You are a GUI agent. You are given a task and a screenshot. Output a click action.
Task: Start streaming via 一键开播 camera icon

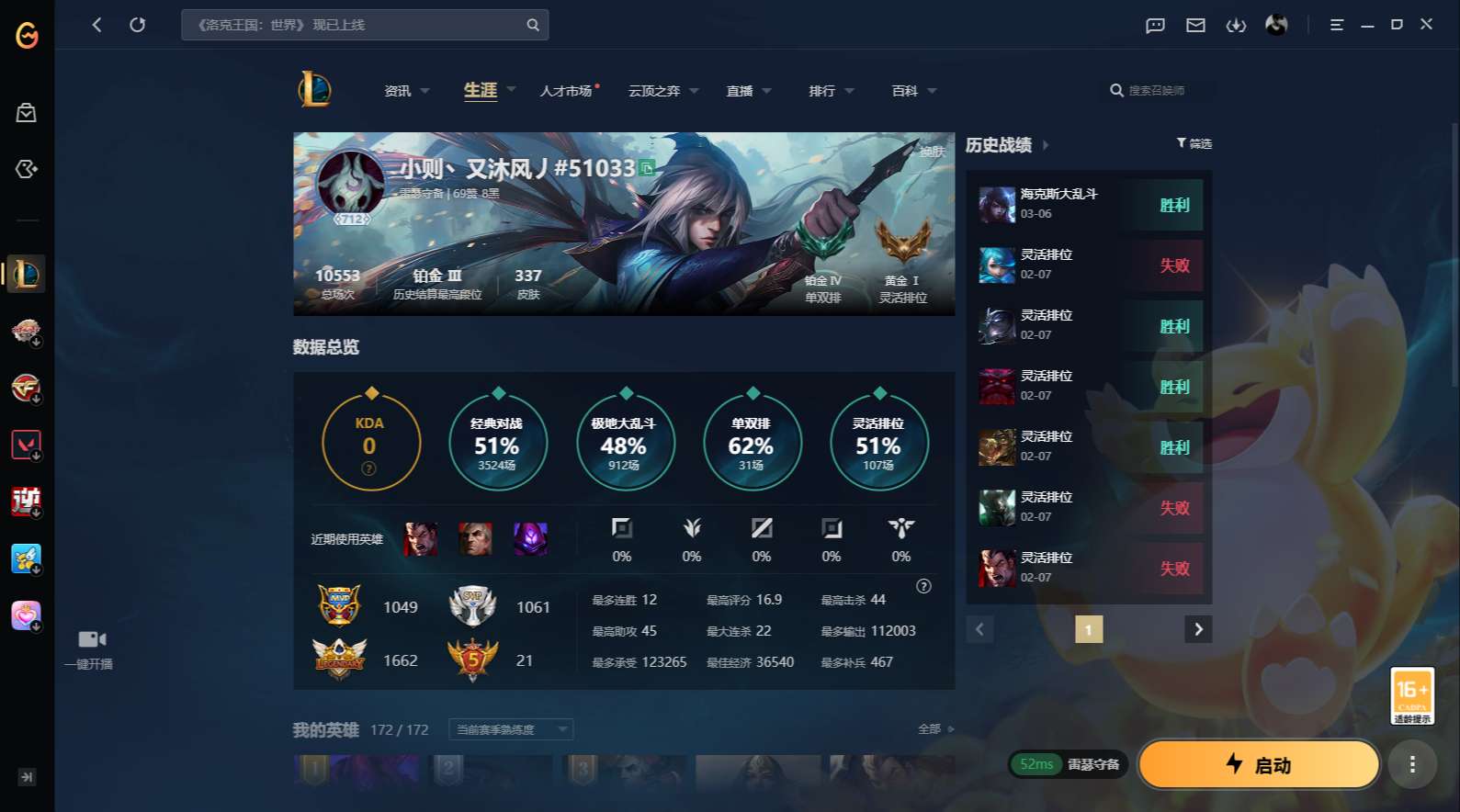coord(89,637)
